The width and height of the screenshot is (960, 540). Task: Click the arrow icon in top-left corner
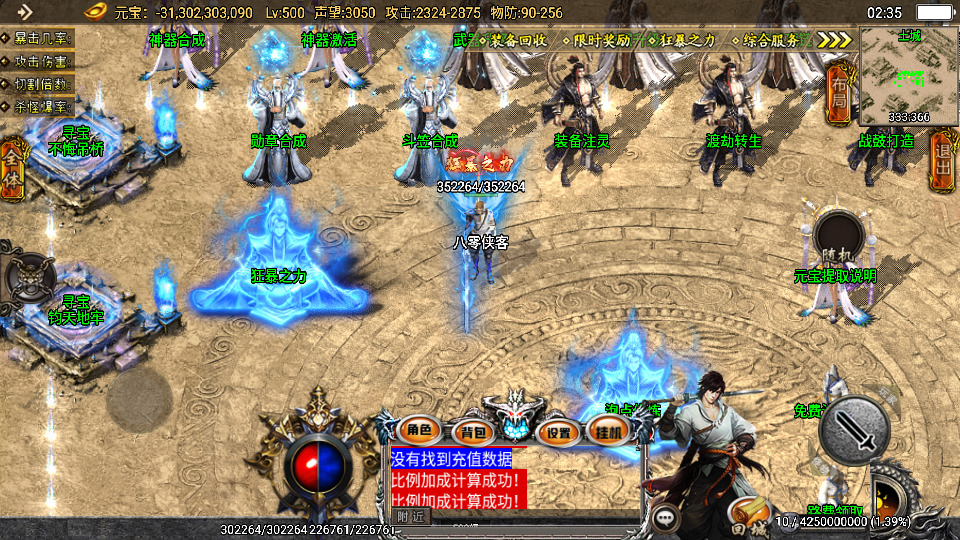click(23, 12)
